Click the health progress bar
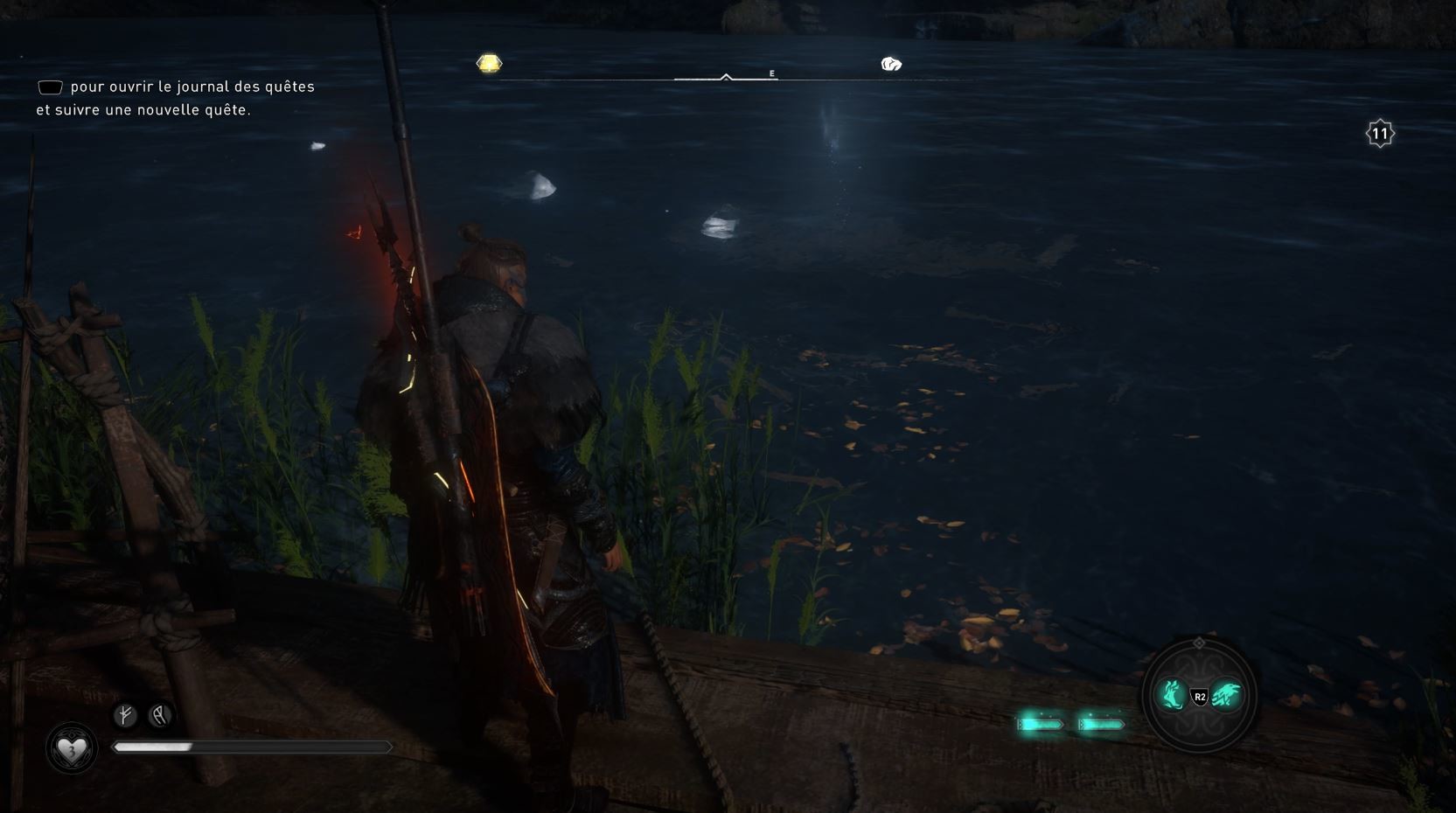This screenshot has width=1456, height=813. pos(252,747)
